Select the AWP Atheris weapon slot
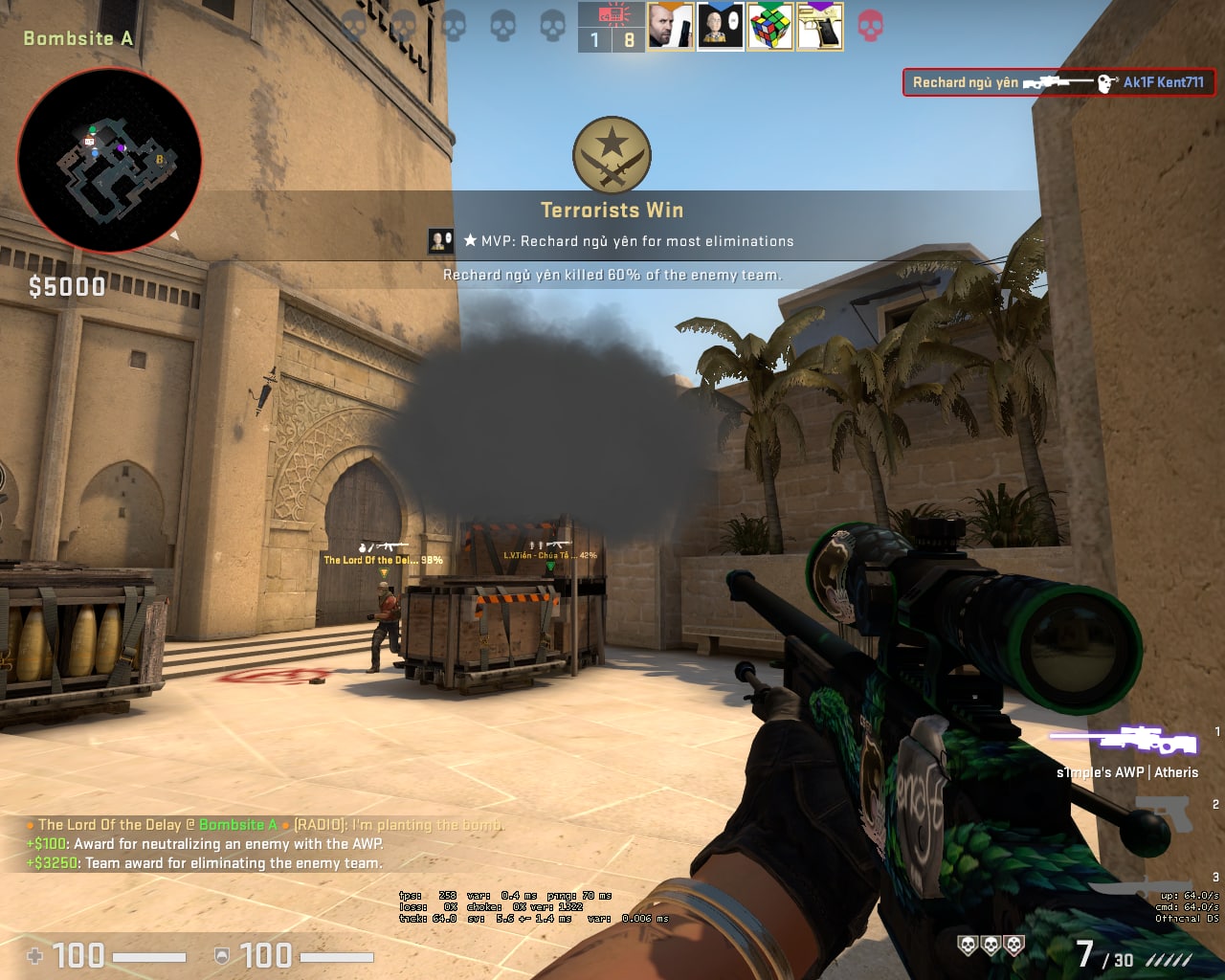Image resolution: width=1225 pixels, height=980 pixels. pyautogui.click(x=1124, y=741)
